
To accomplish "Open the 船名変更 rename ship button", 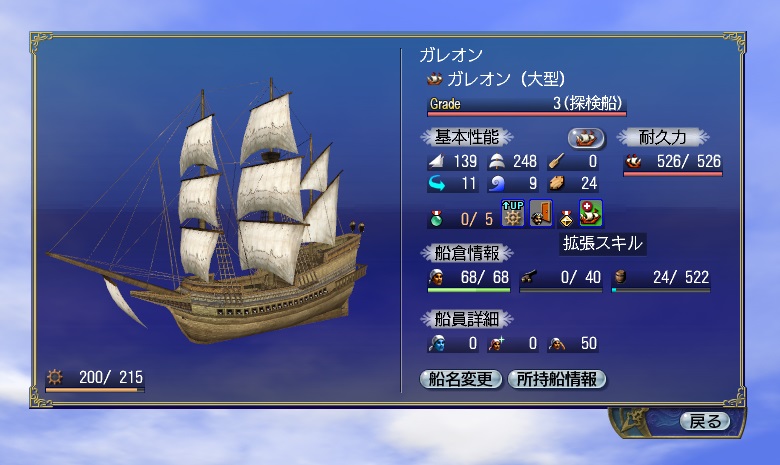I will (x=461, y=379).
